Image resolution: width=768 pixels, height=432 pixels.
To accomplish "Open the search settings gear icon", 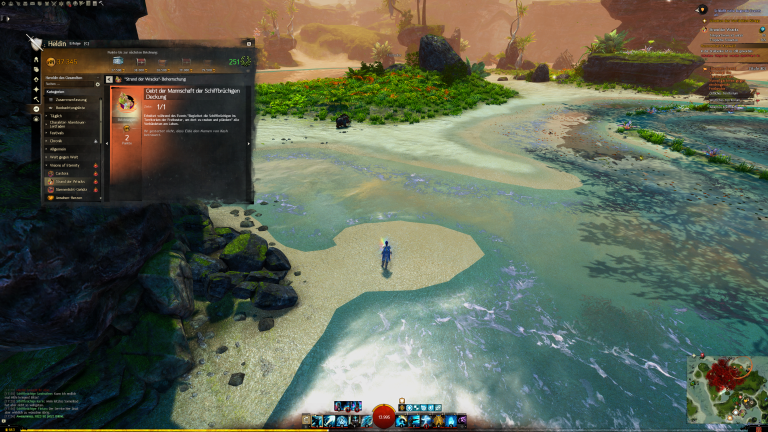I will coord(99,84).
